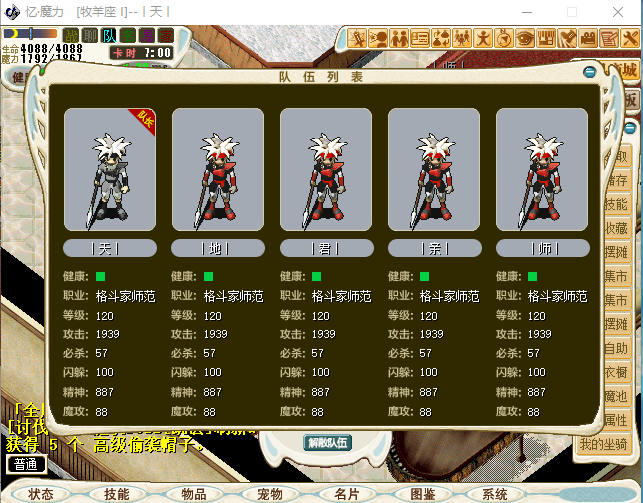The width and height of the screenshot is (643, 503).
Task: Open the 系统 system tab
Action: coord(495,494)
